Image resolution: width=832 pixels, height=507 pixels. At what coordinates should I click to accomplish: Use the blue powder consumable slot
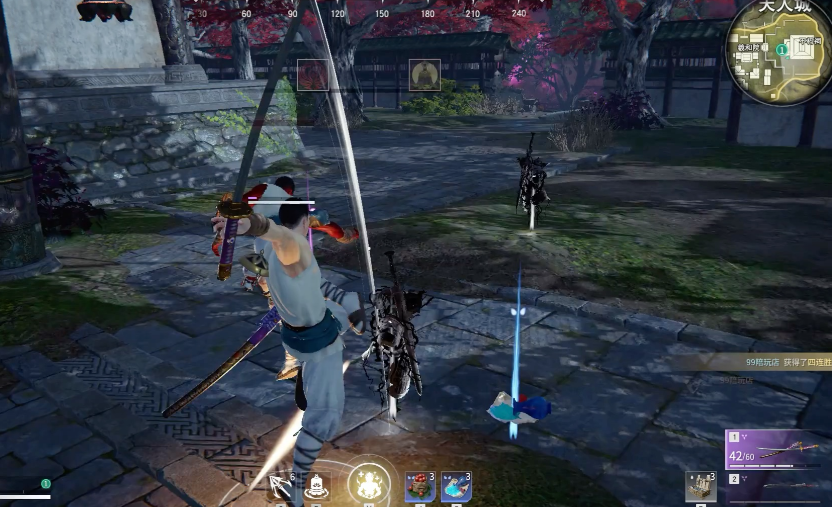(x=456, y=487)
